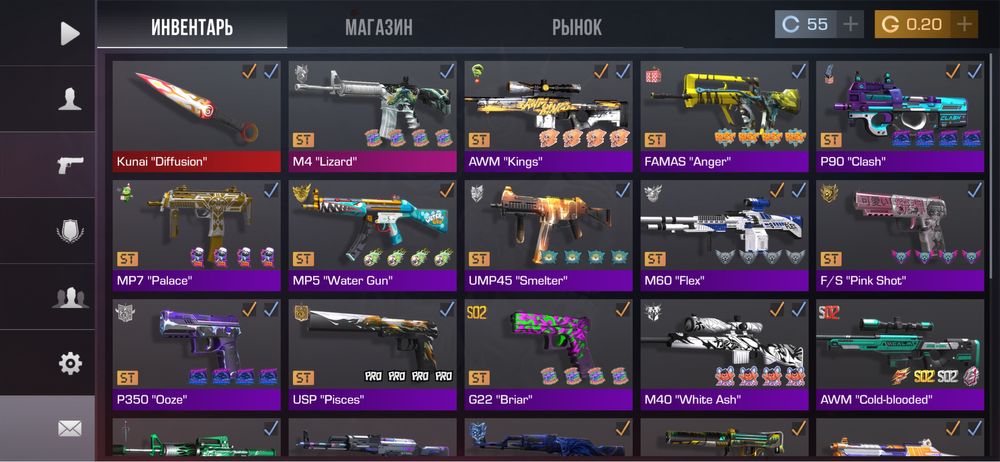Open the clan shield sidebar icon
The height and width of the screenshot is (462, 1000).
tap(69, 231)
